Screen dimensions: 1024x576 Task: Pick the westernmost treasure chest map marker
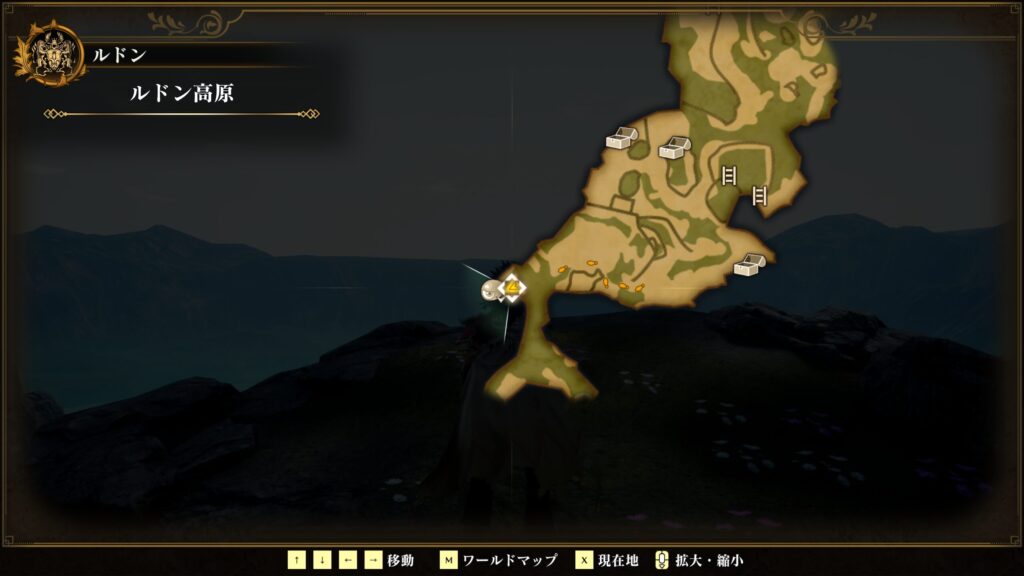tap(621, 139)
